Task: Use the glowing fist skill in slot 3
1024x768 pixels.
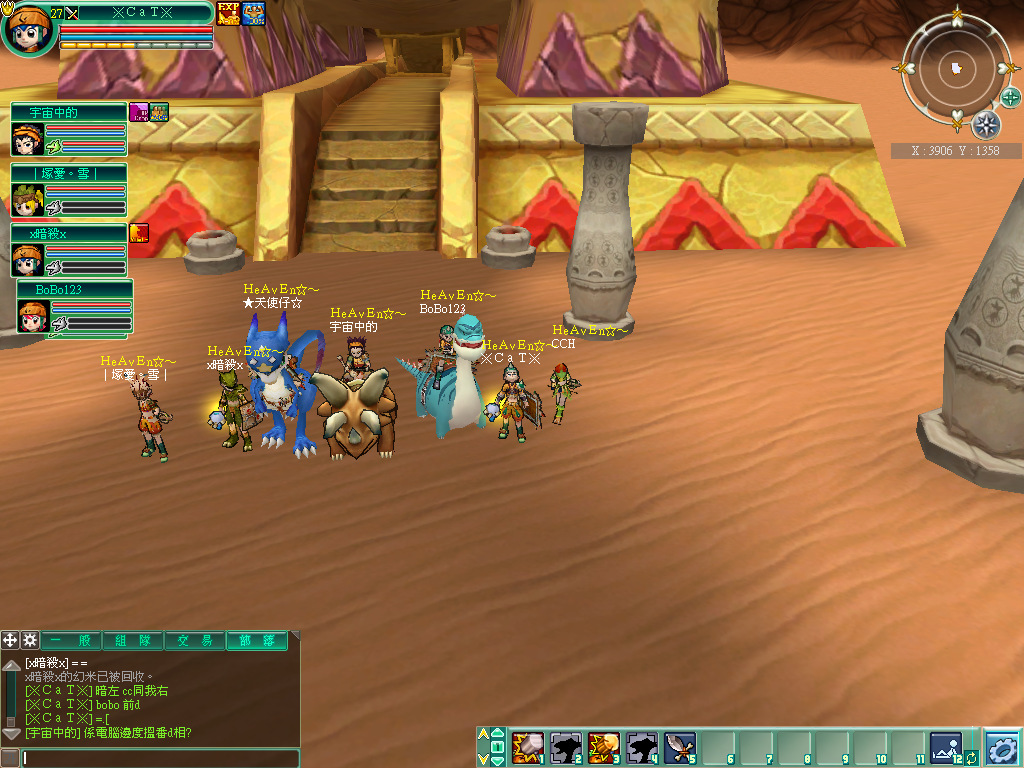Action: 603,746
